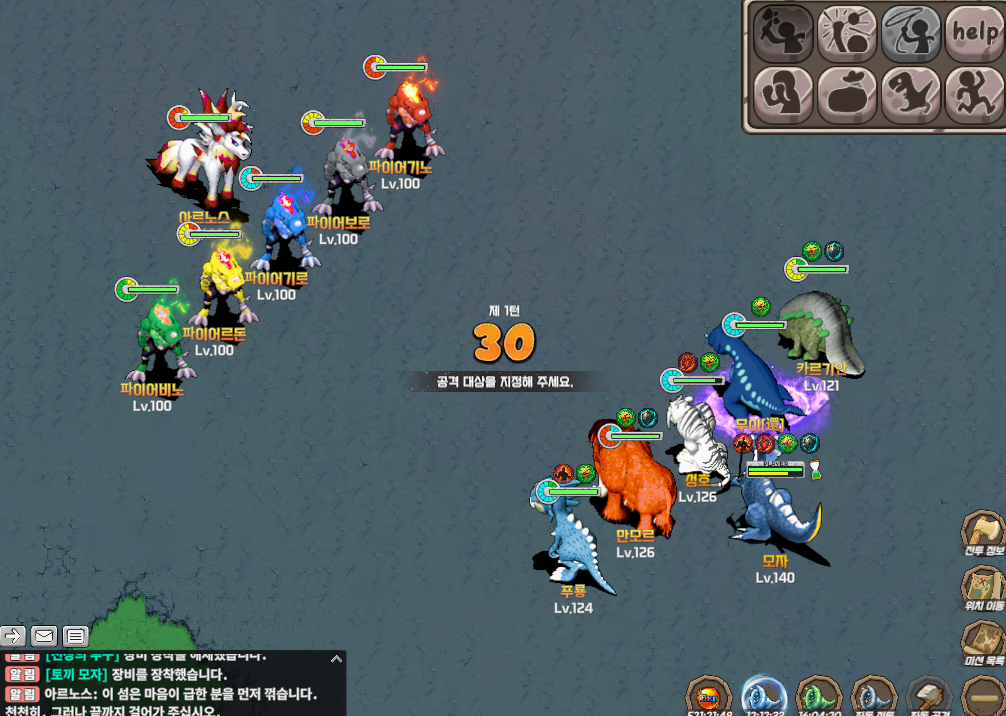
Task: Click the Exp boost orb icon
Action: (x=708, y=696)
